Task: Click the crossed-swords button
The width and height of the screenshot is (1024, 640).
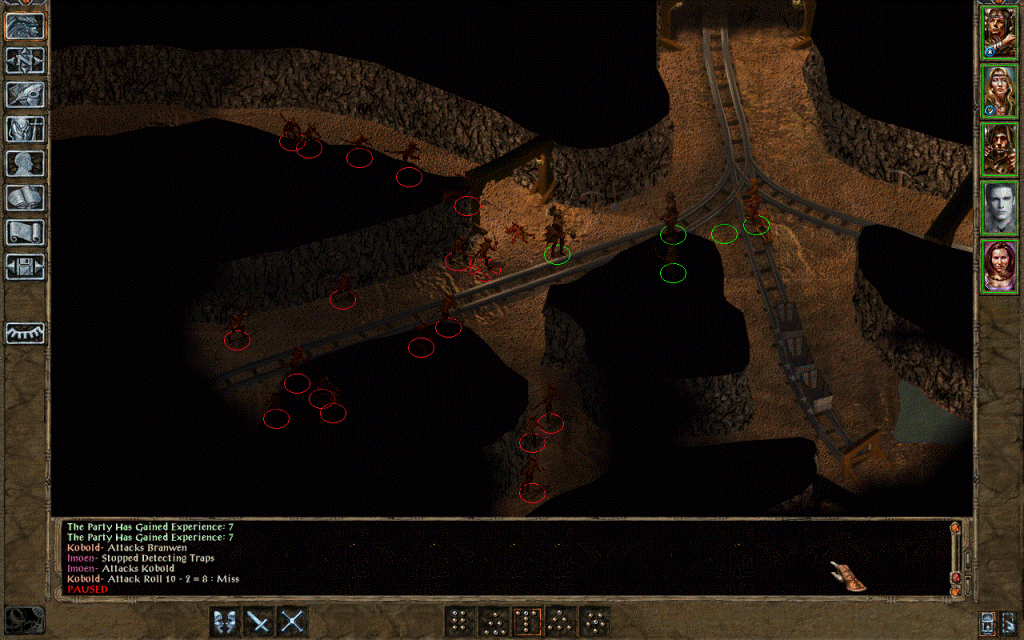Action: (291, 621)
